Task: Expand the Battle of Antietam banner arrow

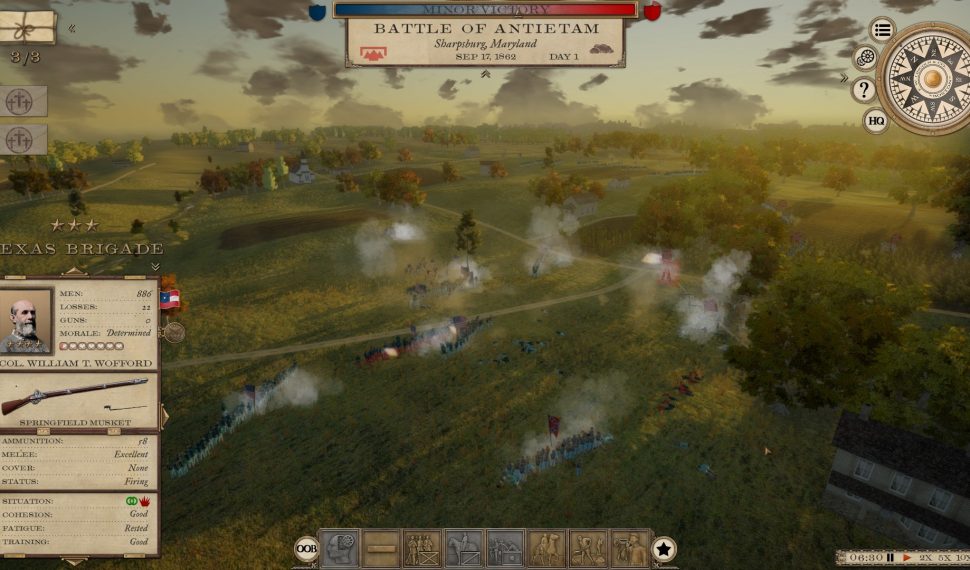Action: point(486,72)
